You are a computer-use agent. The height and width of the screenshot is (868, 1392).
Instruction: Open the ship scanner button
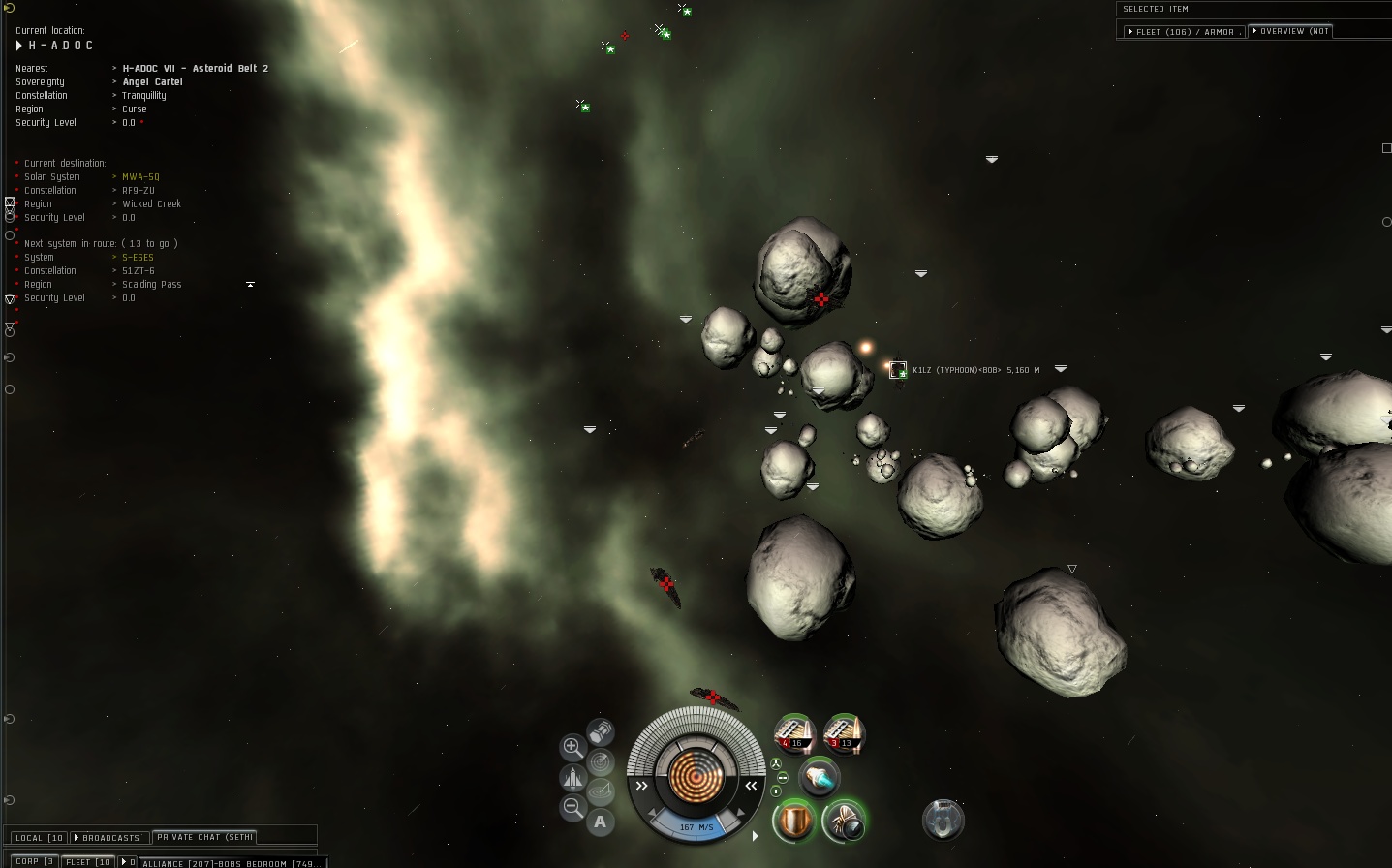point(601,762)
